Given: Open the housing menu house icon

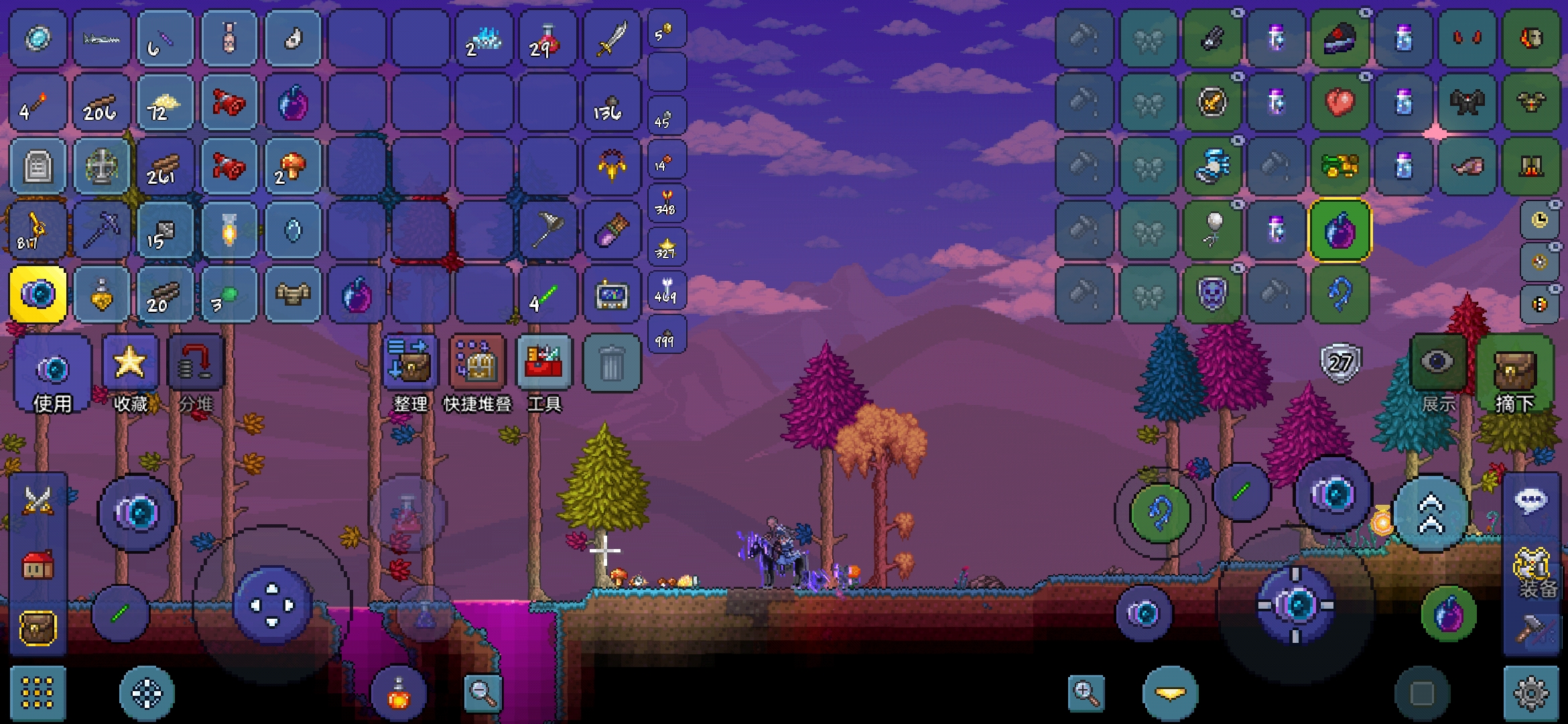Looking at the screenshot, I should 38,566.
